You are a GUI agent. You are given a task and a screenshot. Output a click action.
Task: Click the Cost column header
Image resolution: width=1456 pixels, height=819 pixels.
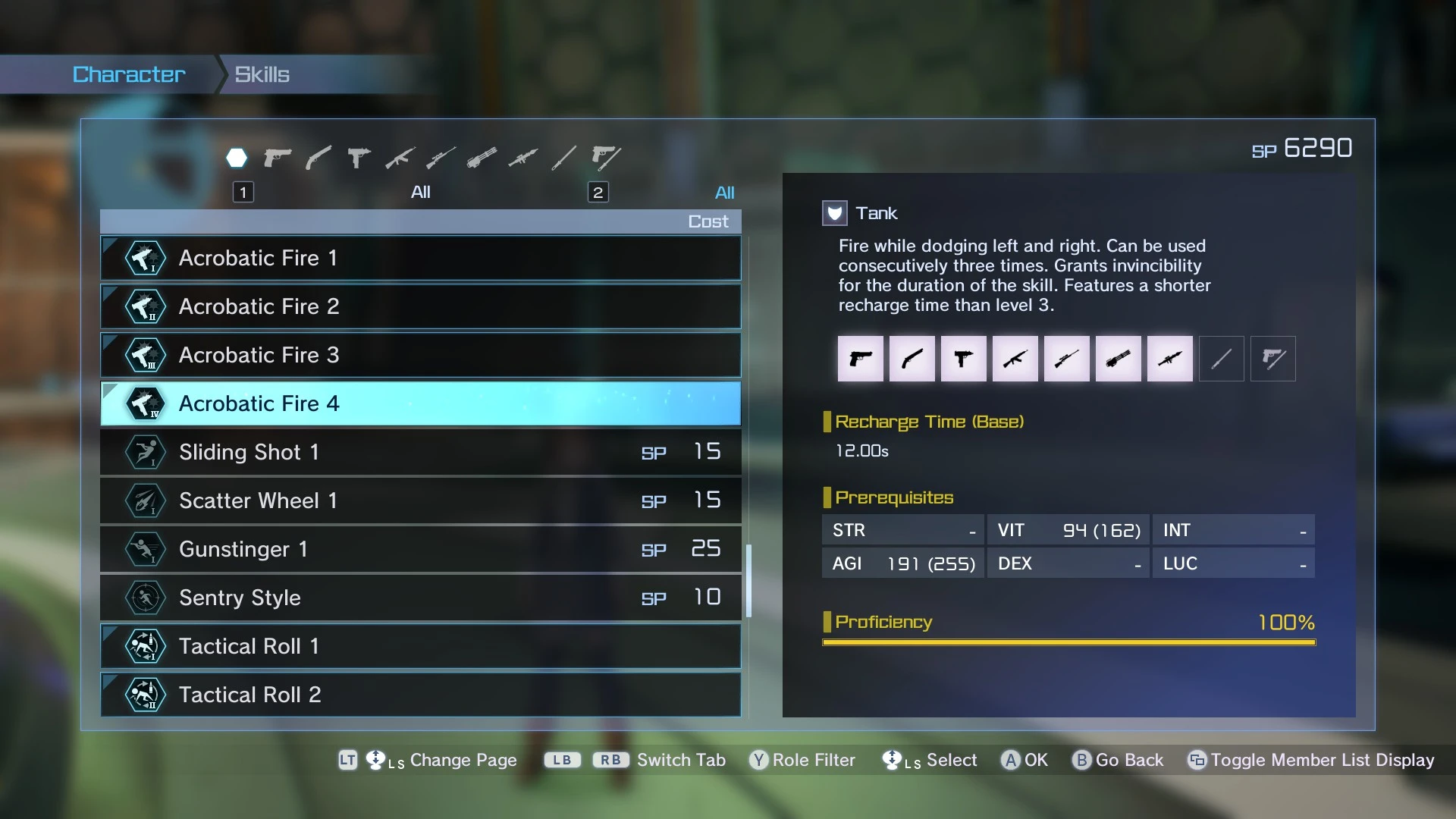pos(708,221)
